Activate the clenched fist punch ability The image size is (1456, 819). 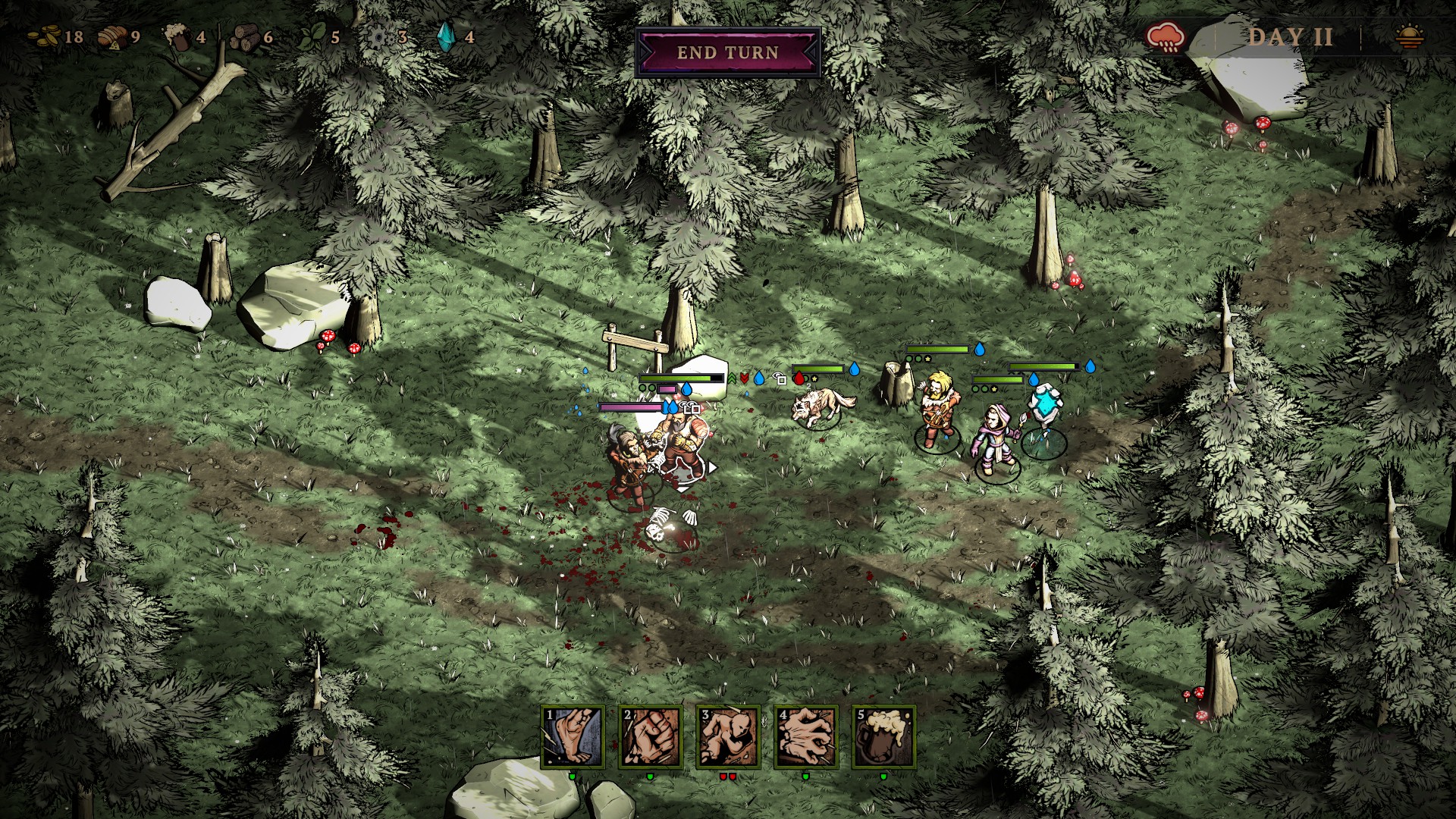coord(651,736)
